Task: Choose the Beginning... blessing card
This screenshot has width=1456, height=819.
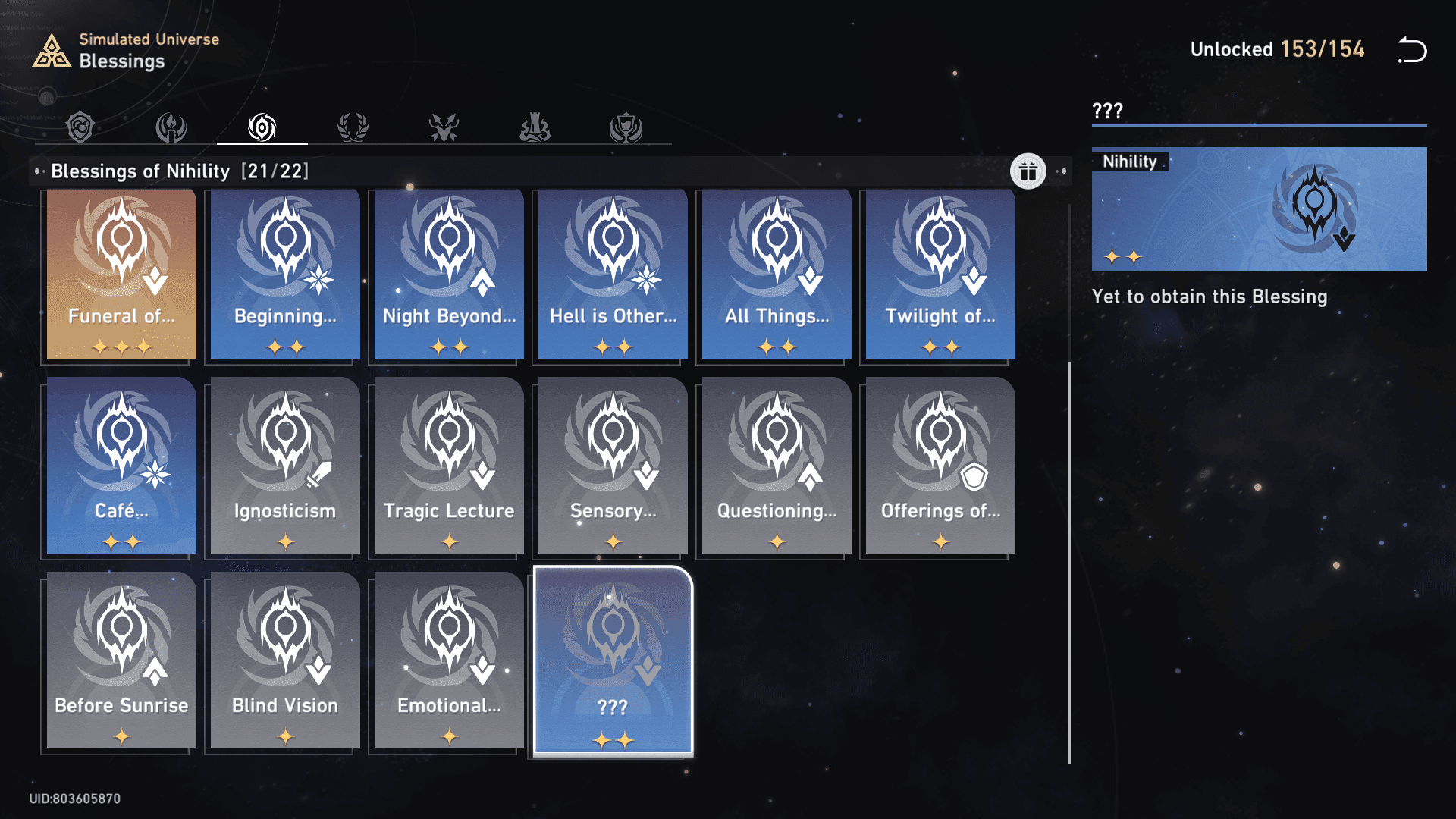Action: click(285, 274)
